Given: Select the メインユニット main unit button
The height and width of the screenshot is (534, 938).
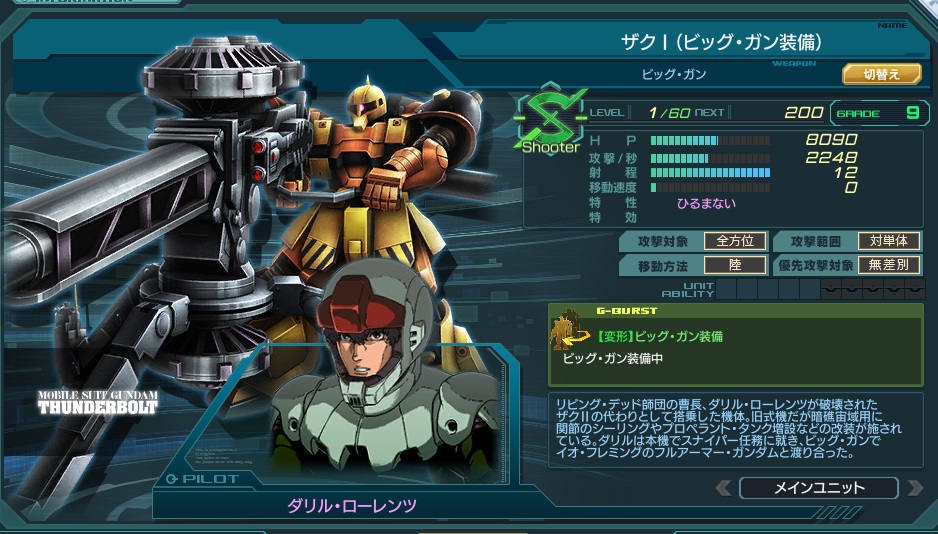Looking at the screenshot, I should pos(818,488).
